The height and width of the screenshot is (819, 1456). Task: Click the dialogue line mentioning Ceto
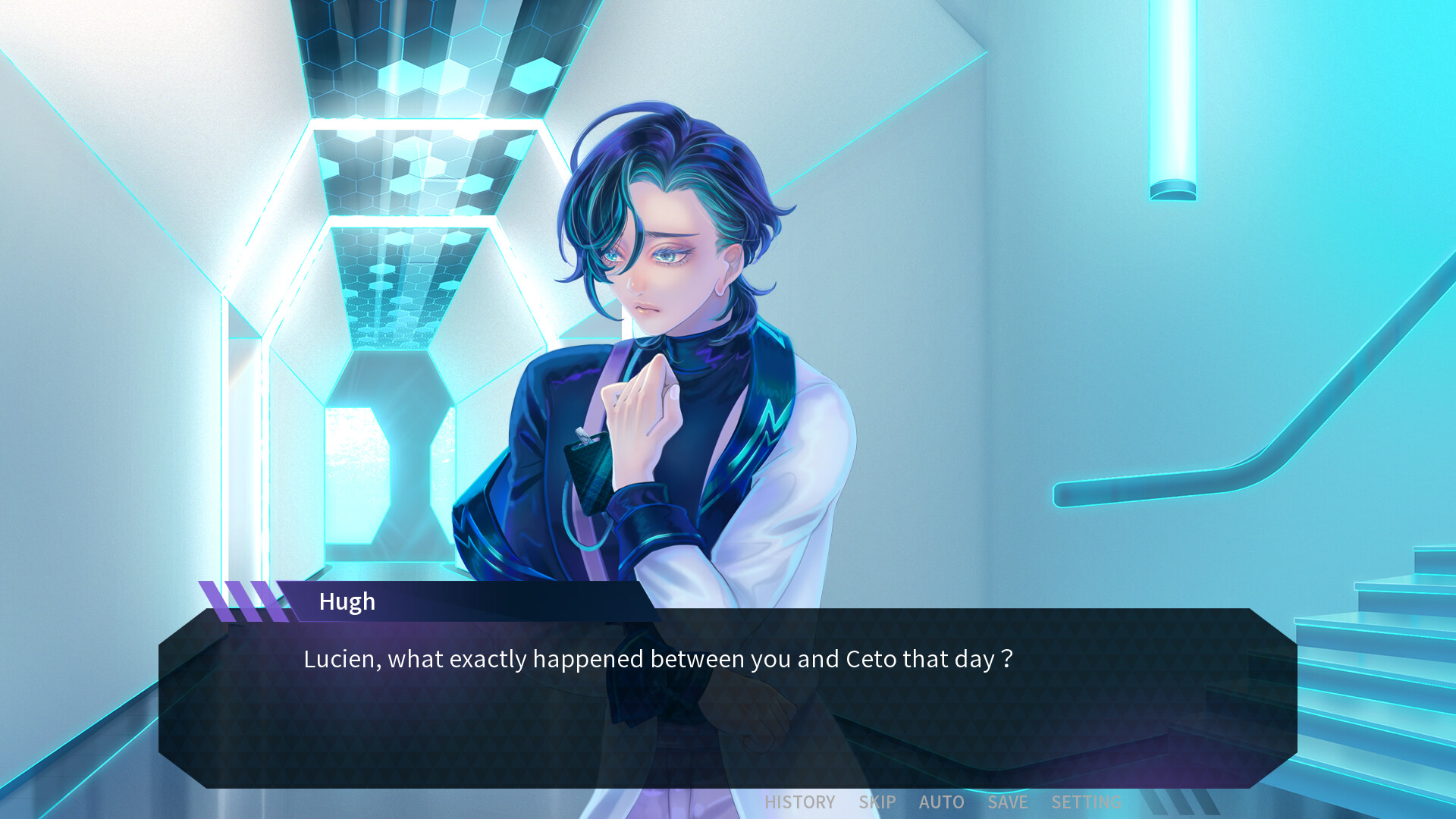pyautogui.click(x=658, y=659)
